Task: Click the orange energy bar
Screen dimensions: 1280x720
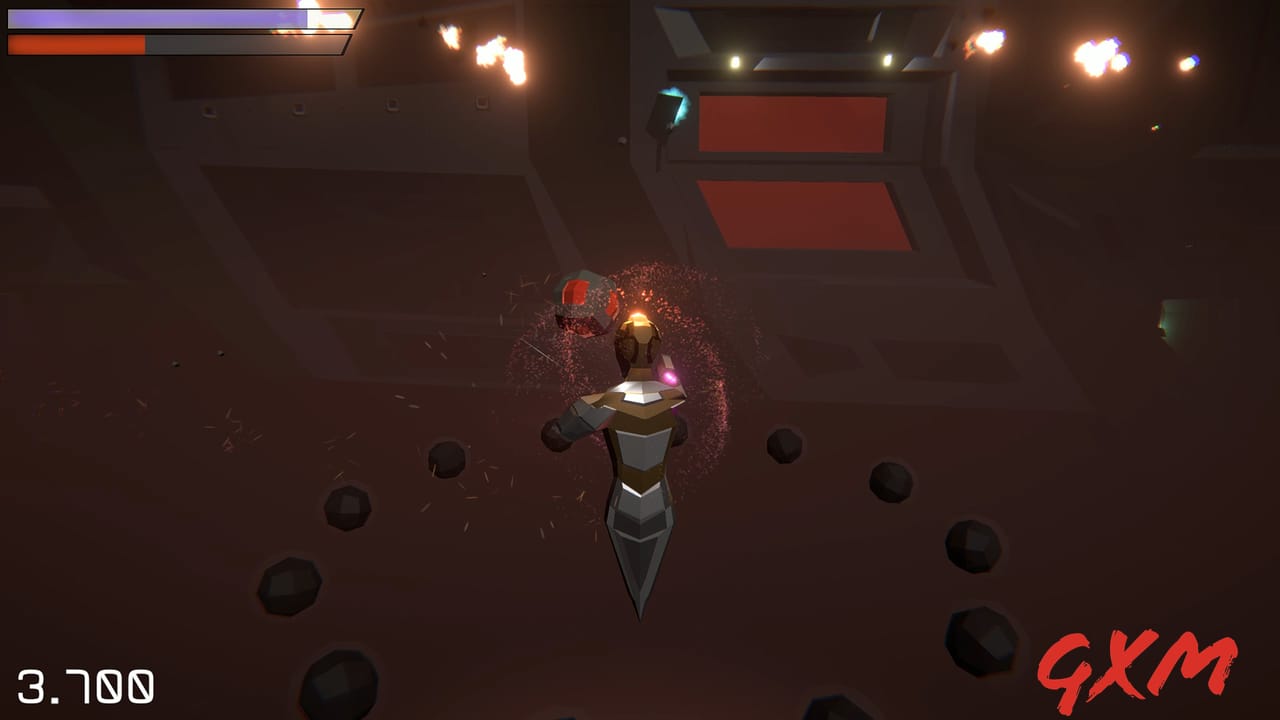Action: pyautogui.click(x=75, y=44)
